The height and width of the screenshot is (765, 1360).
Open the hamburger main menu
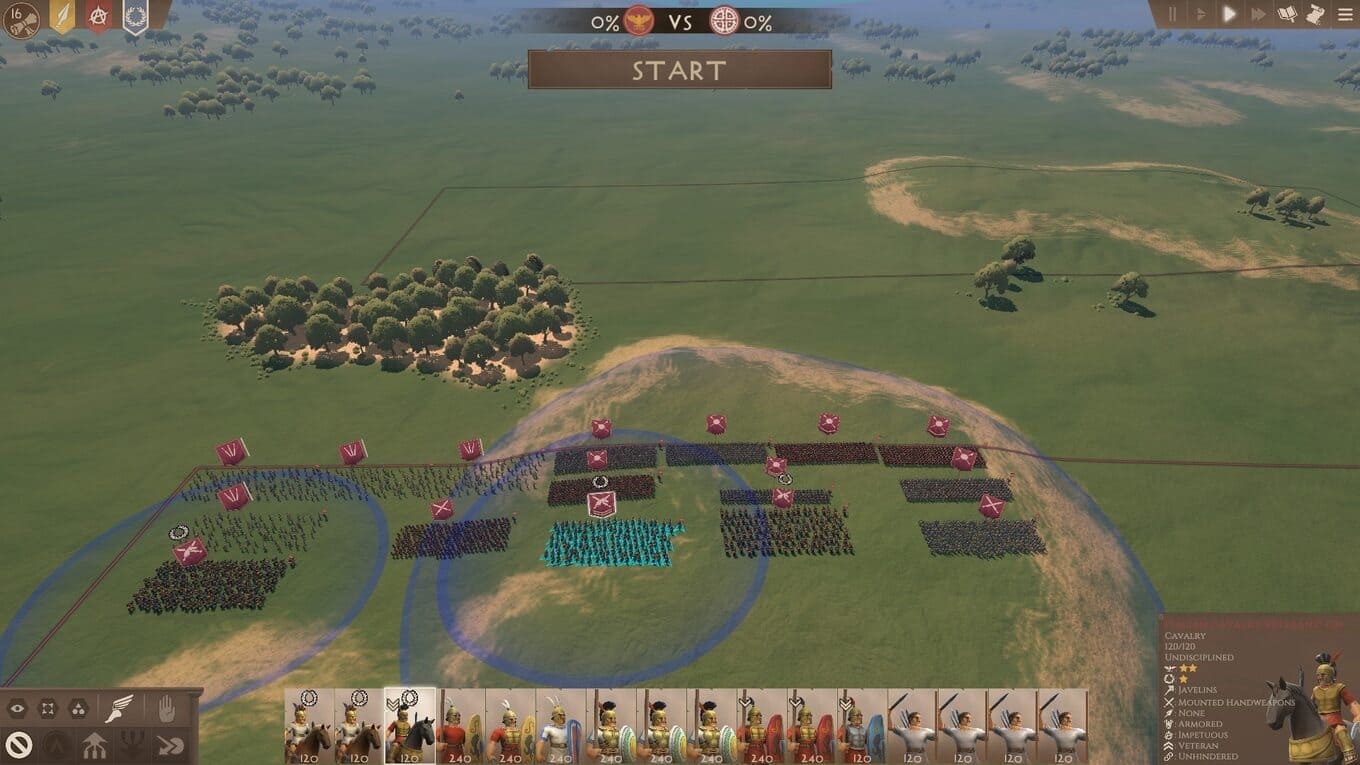click(x=1345, y=14)
